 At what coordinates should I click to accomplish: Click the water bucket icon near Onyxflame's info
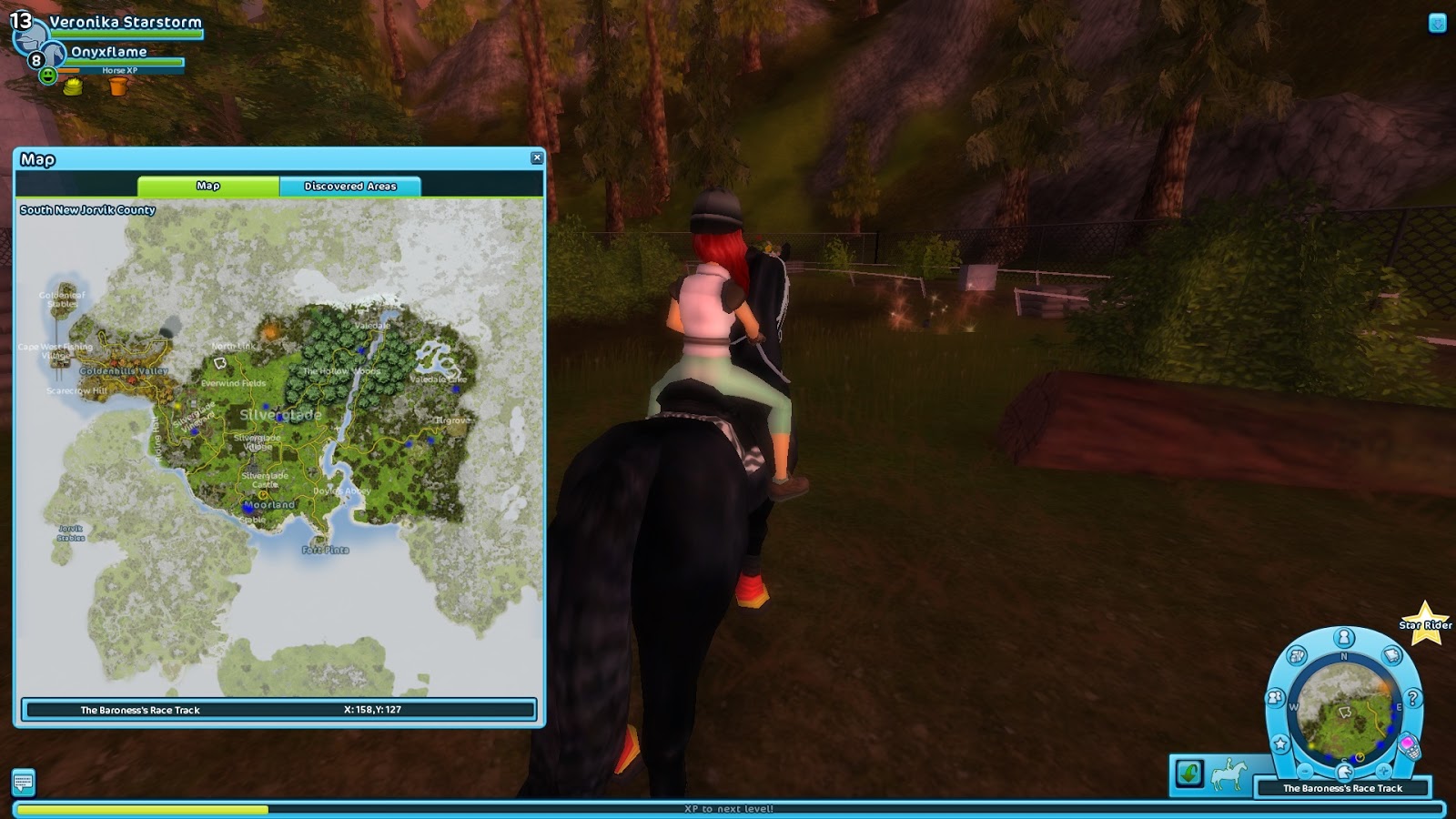[x=117, y=87]
